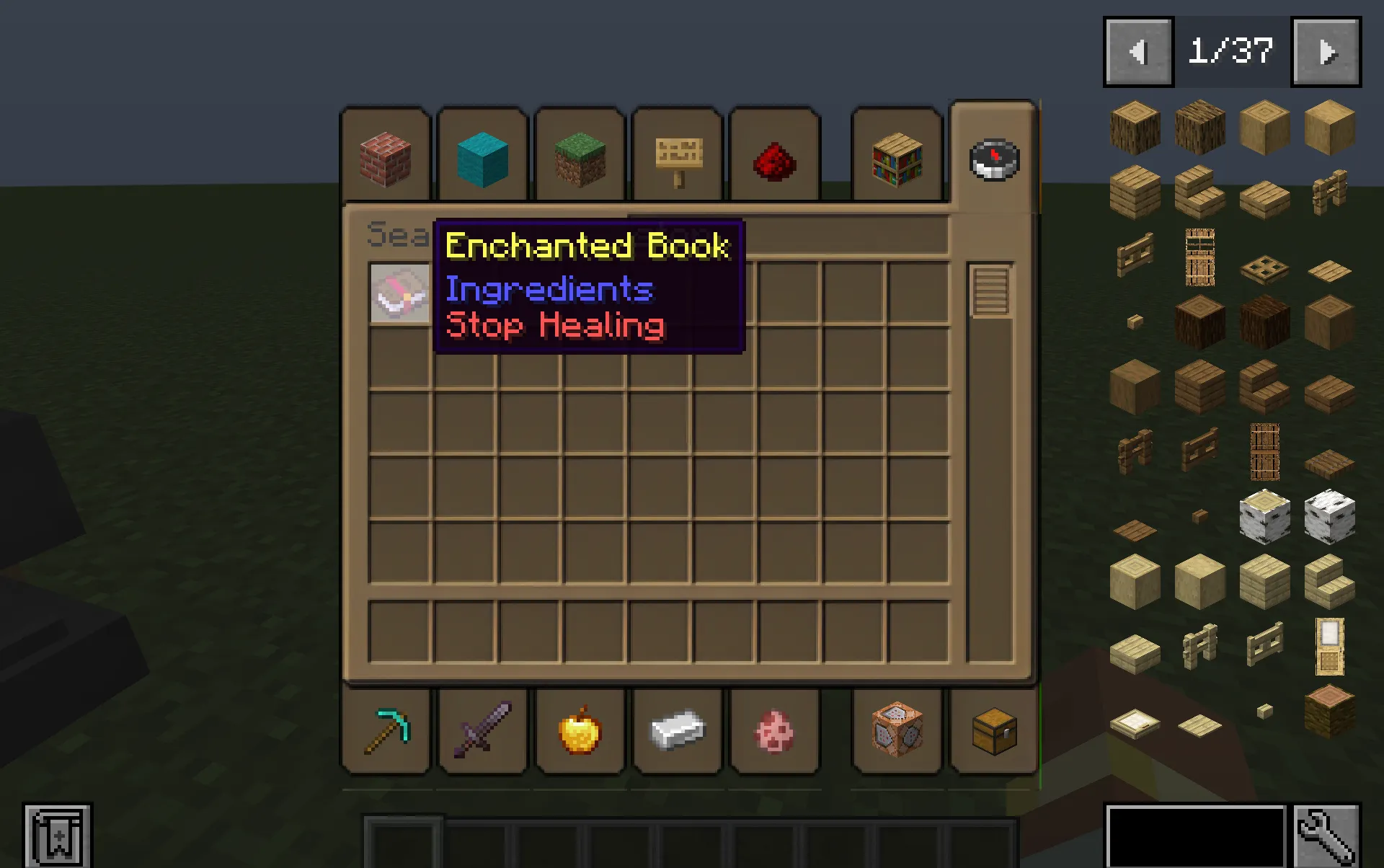Click the grass block category tab
The image size is (1384, 868).
point(580,157)
